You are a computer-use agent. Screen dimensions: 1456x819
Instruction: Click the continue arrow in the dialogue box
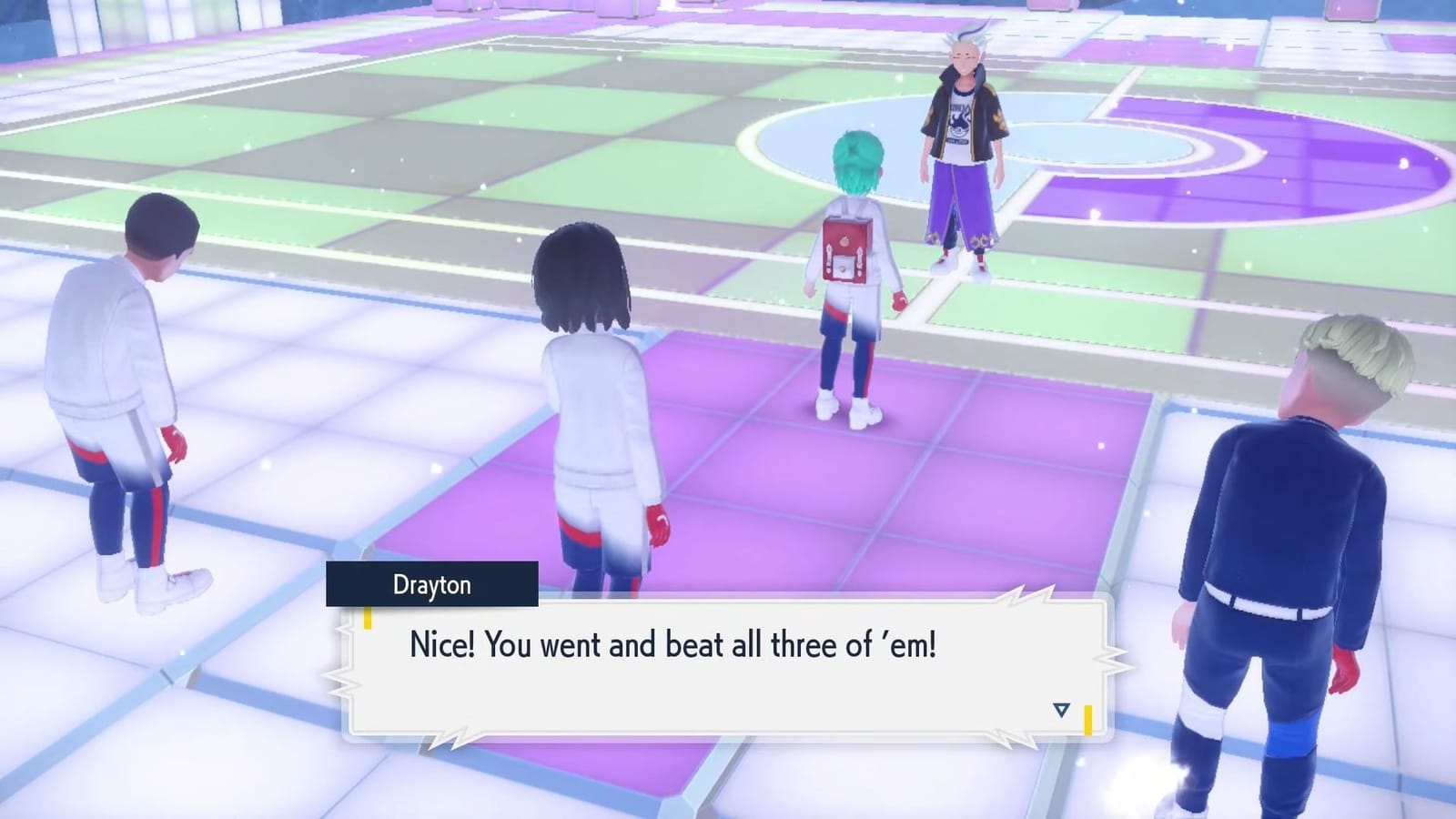1058,709
